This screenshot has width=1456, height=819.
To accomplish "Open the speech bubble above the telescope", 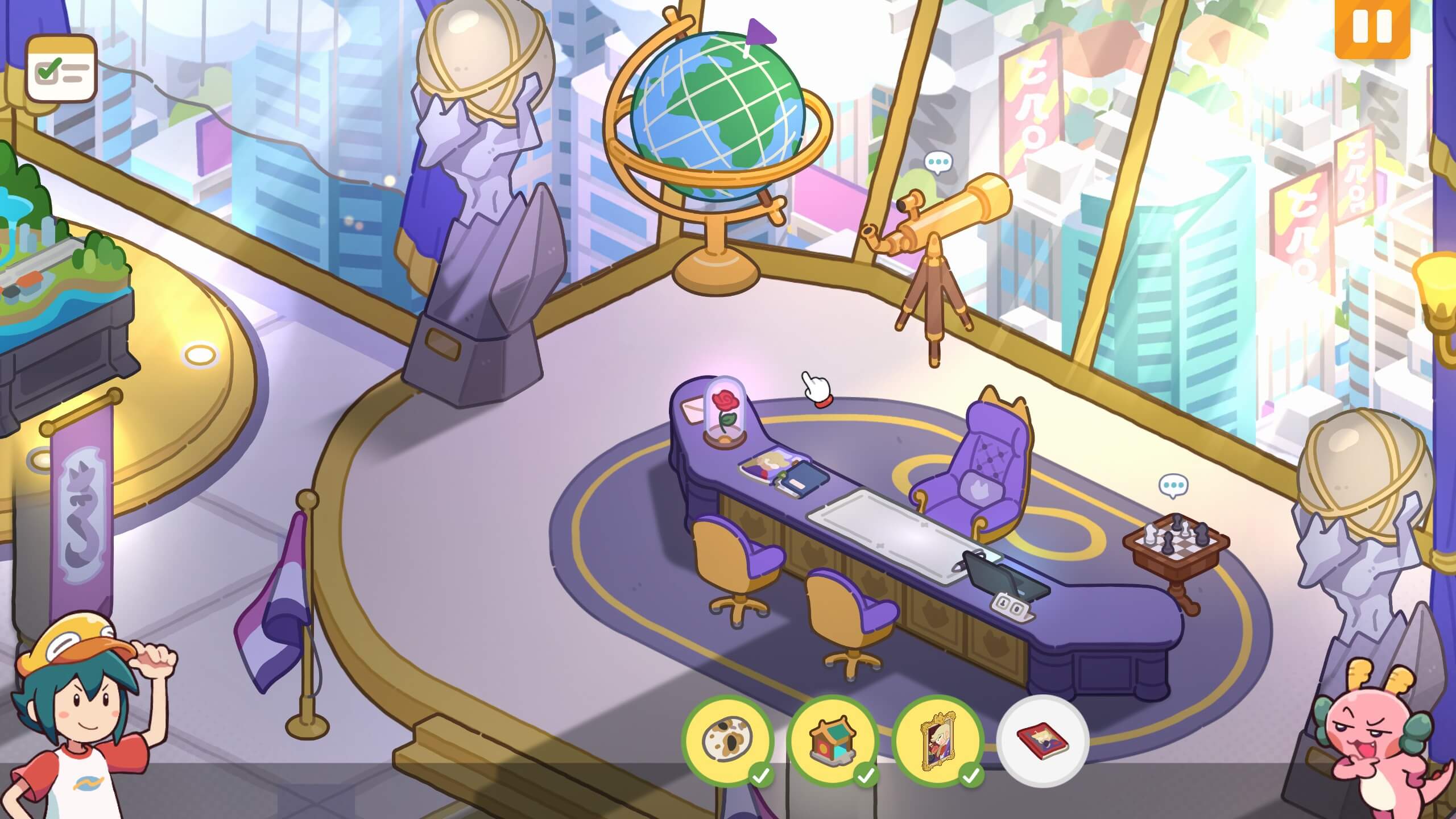I will [x=937, y=163].
